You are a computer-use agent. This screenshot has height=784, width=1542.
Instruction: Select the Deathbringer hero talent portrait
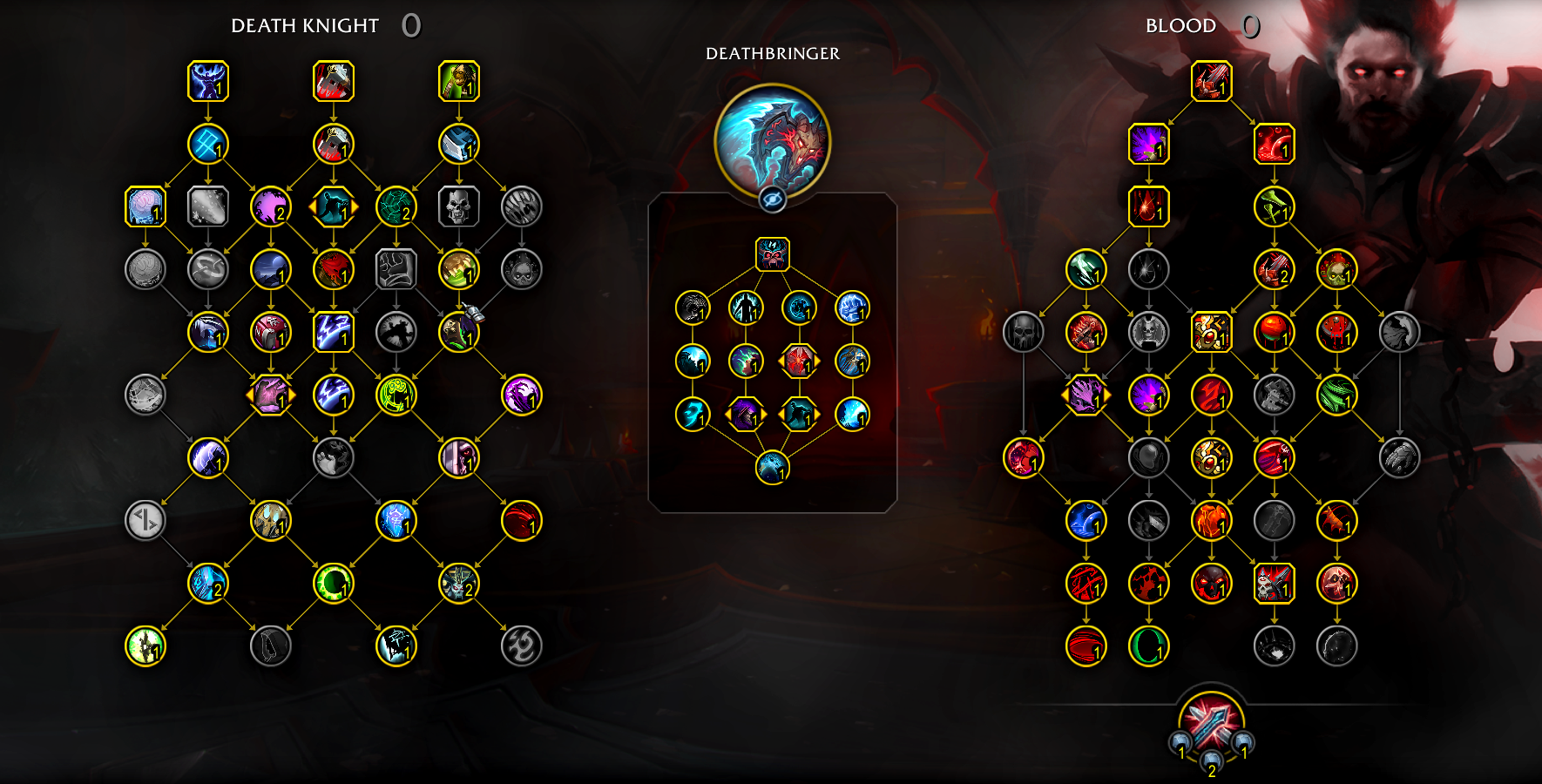click(x=772, y=139)
